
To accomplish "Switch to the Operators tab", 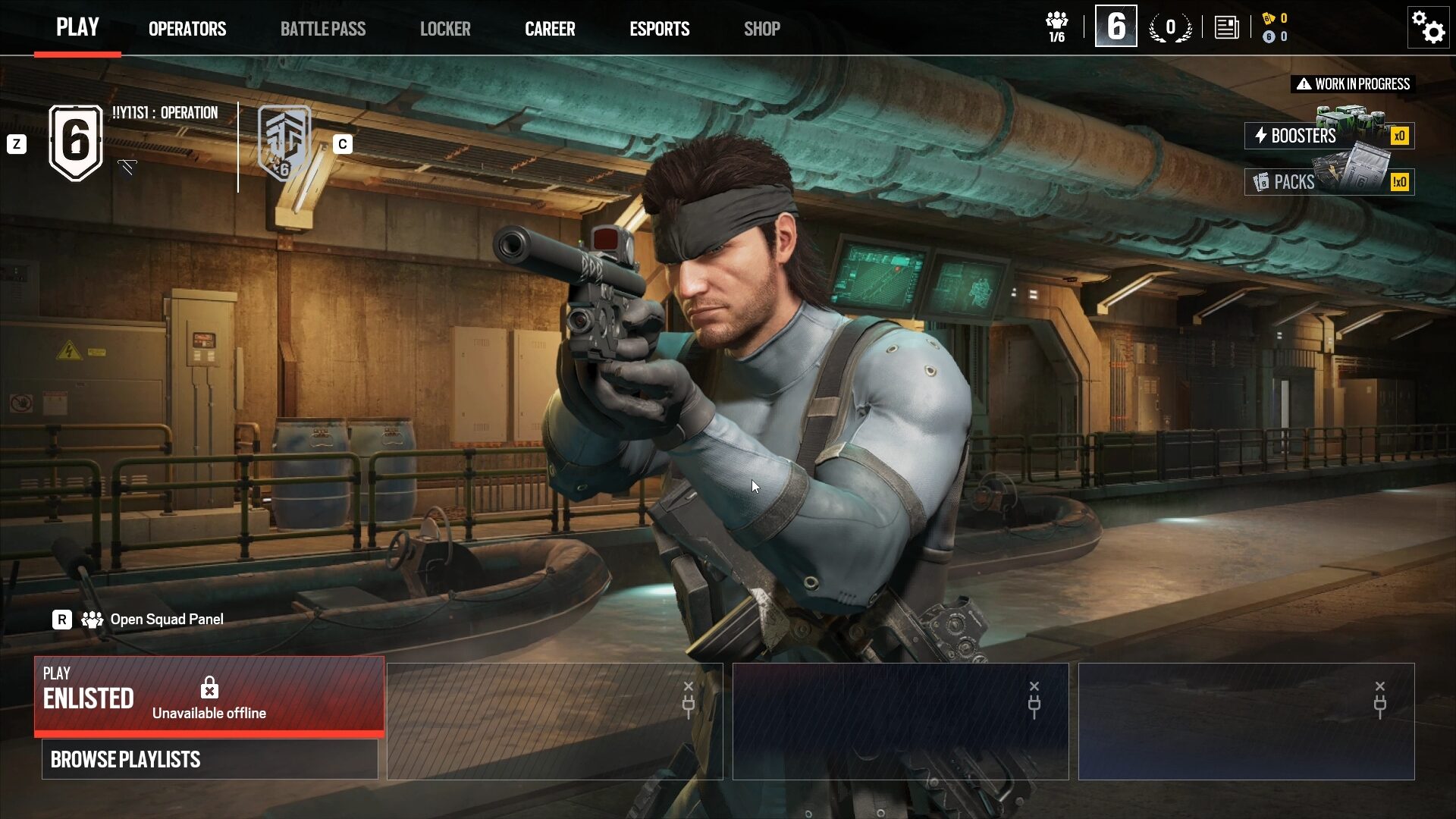I will click(187, 28).
